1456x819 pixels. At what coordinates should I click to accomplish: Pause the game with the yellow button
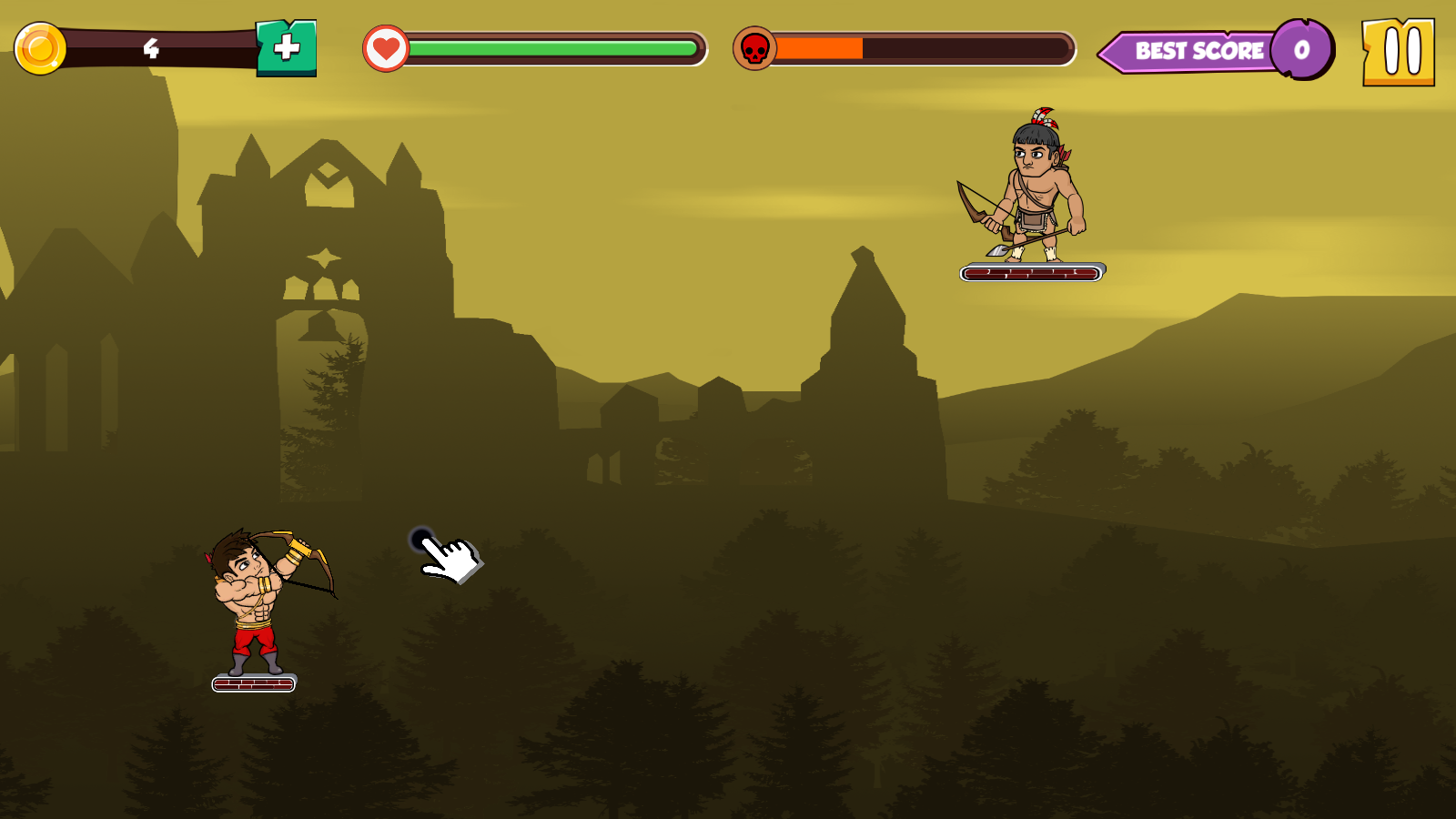1398,52
